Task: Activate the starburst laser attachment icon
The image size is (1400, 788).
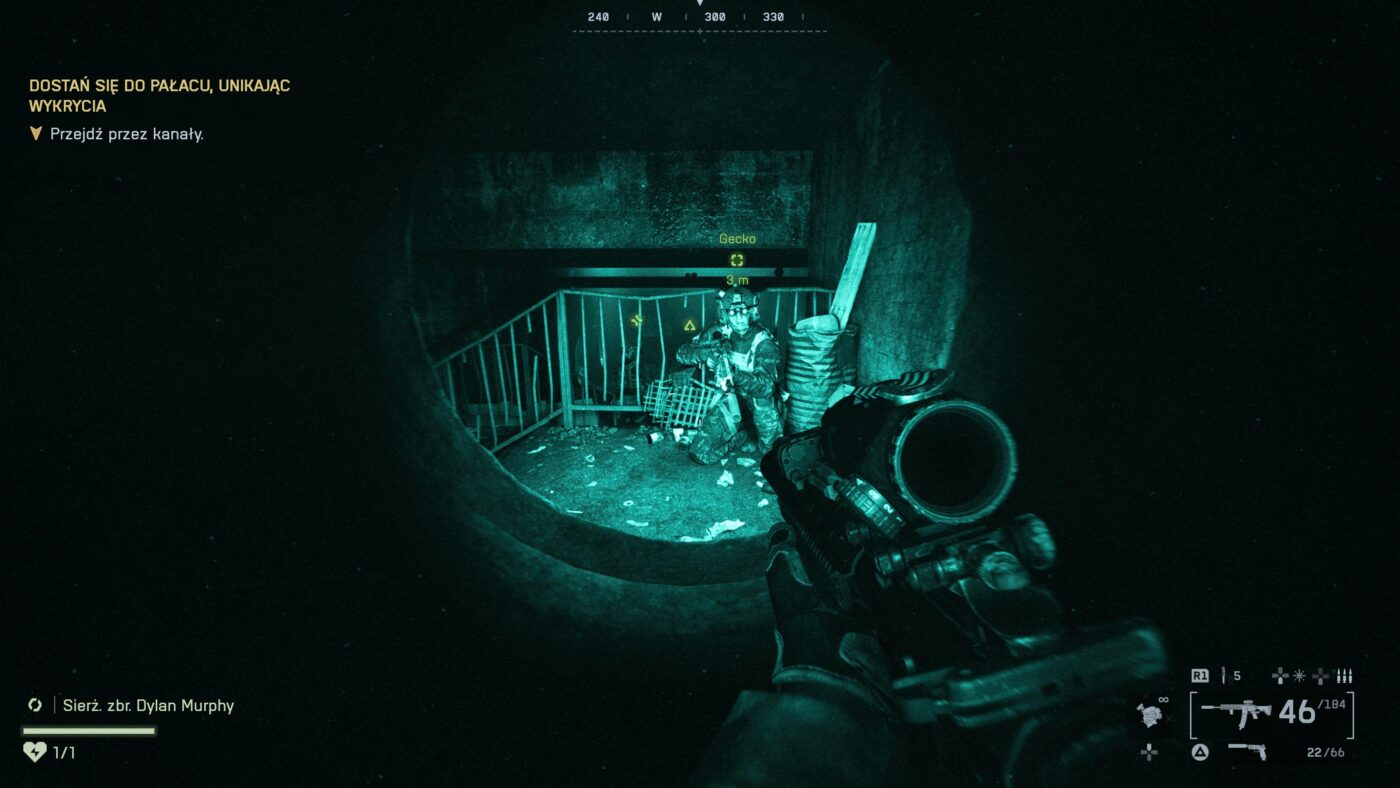Action: (1300, 676)
